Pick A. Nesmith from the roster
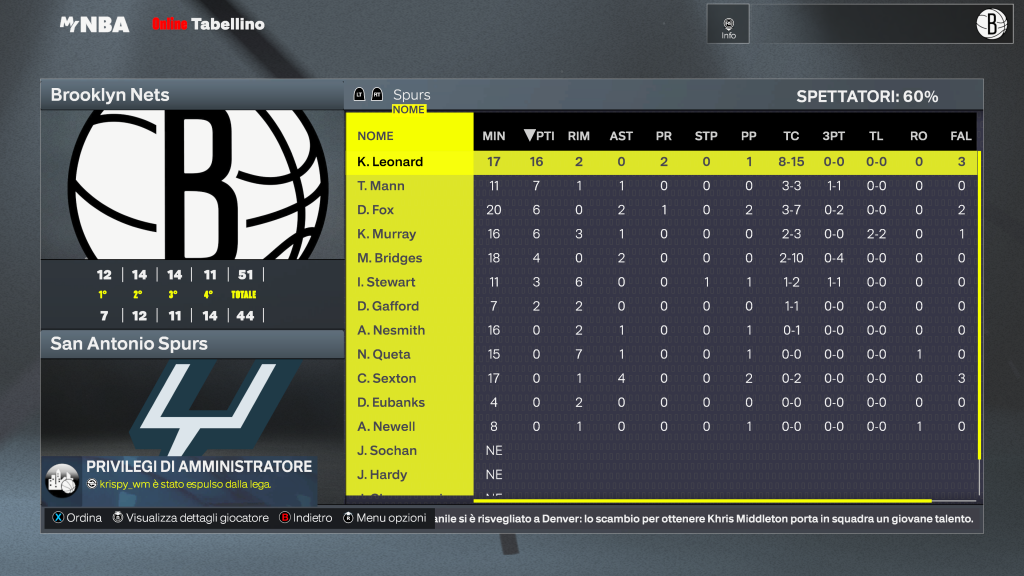Image resolution: width=1024 pixels, height=576 pixels. [391, 330]
